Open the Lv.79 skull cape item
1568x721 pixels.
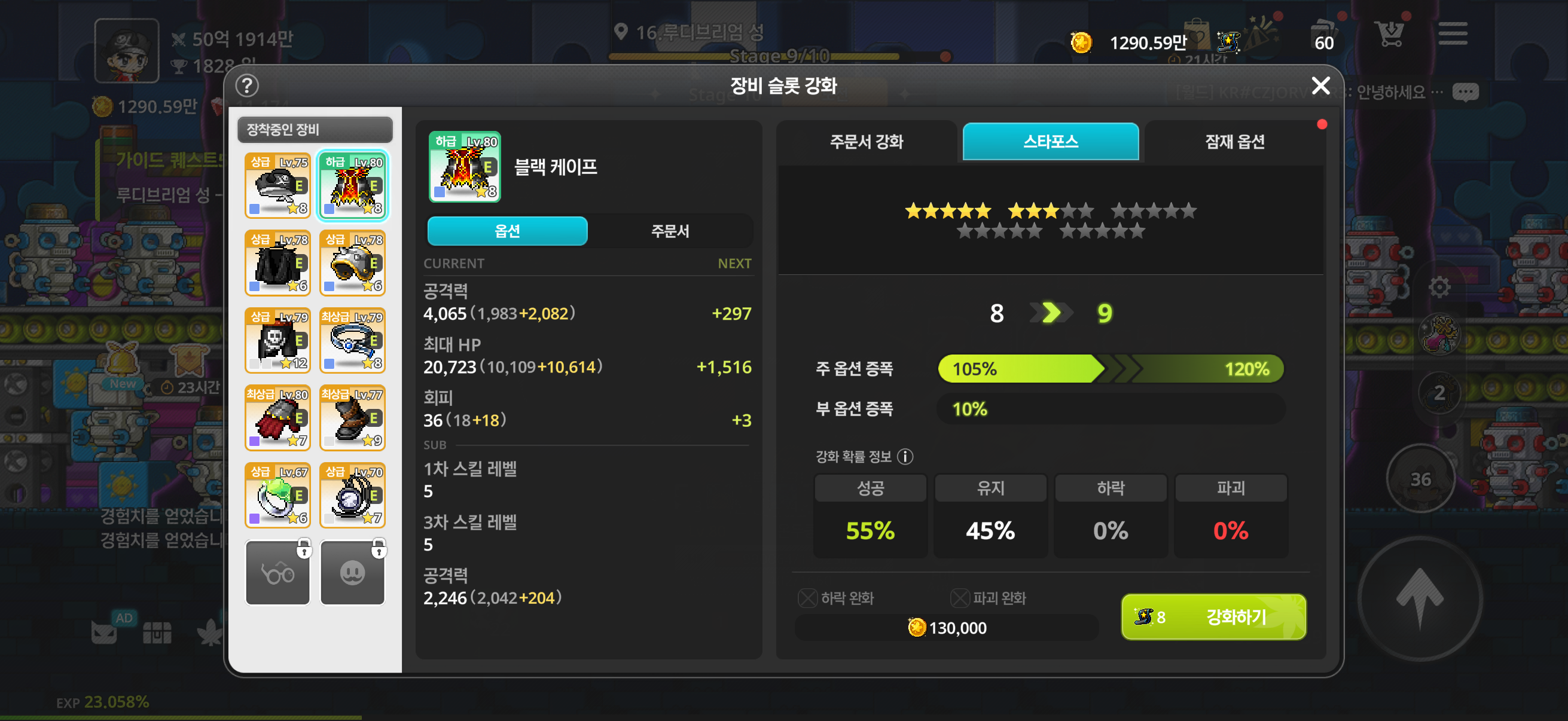277,340
